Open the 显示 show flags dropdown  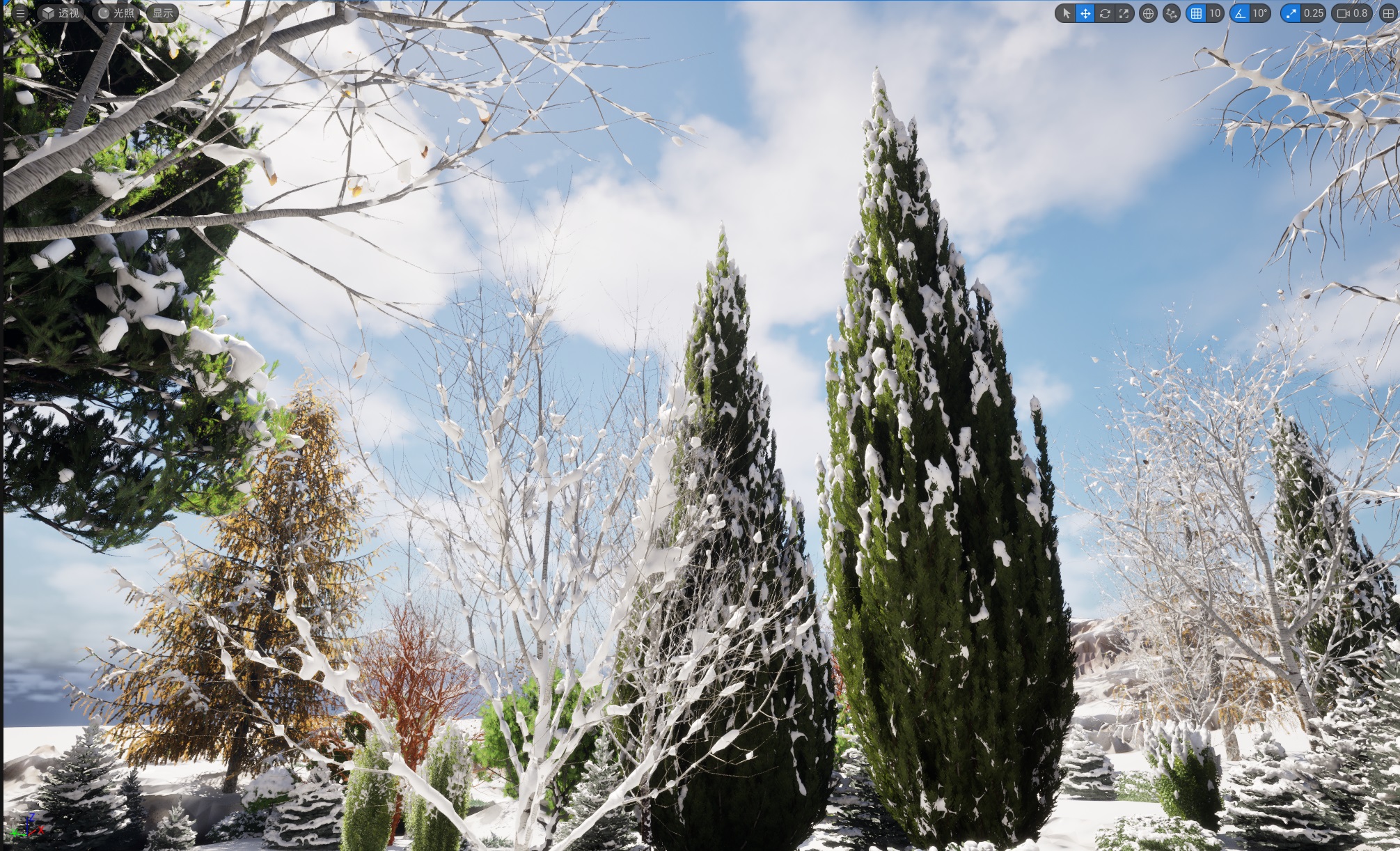coord(162,13)
